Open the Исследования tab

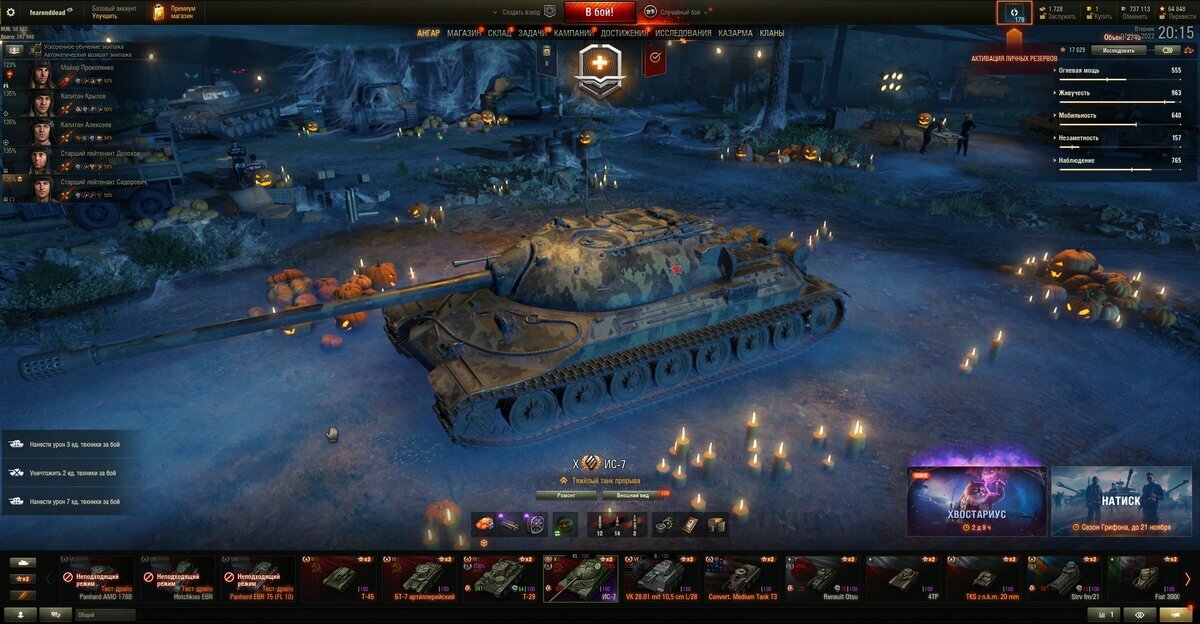684,33
